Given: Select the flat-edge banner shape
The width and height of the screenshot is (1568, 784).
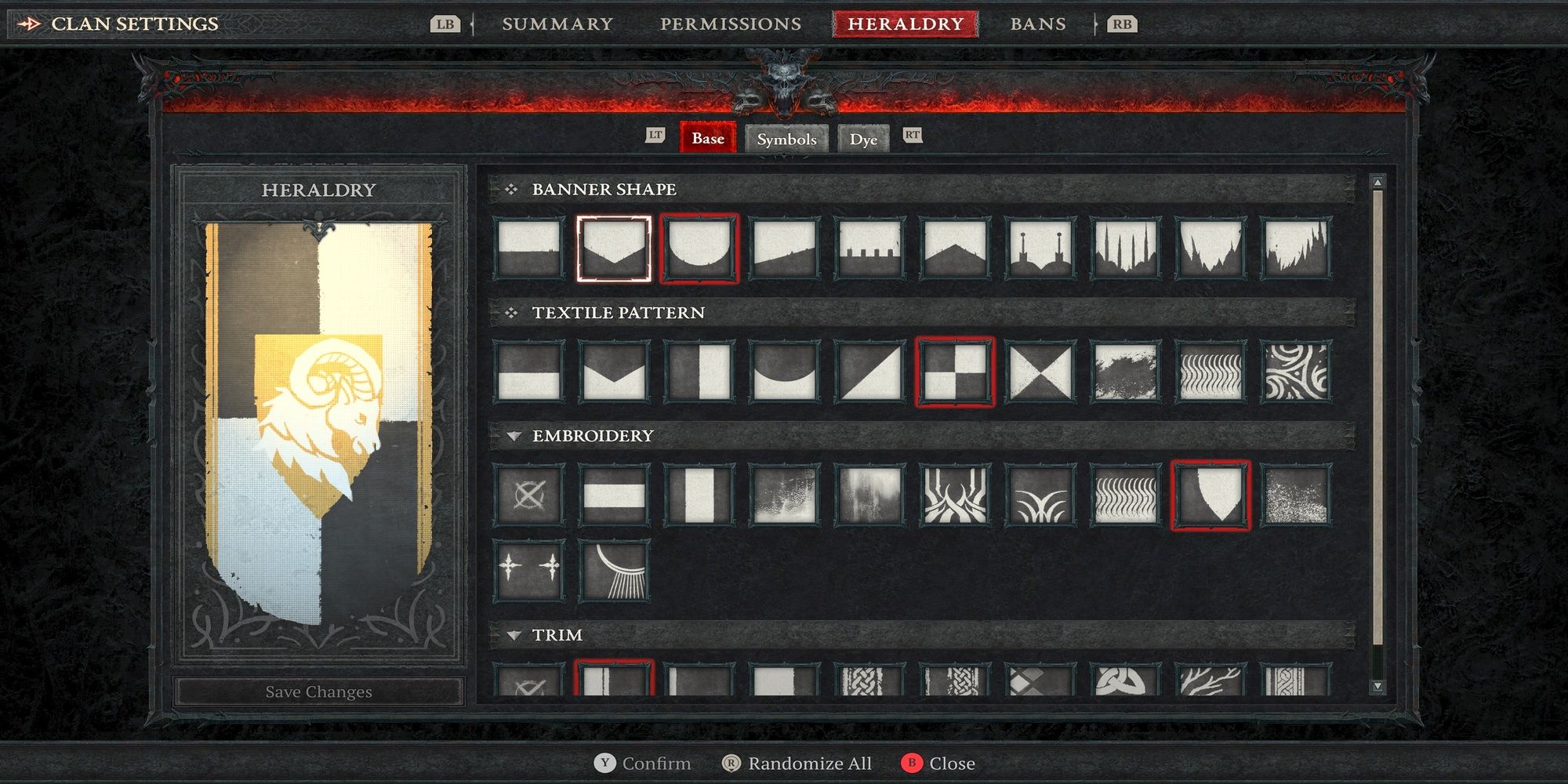Looking at the screenshot, I should pyautogui.click(x=529, y=247).
